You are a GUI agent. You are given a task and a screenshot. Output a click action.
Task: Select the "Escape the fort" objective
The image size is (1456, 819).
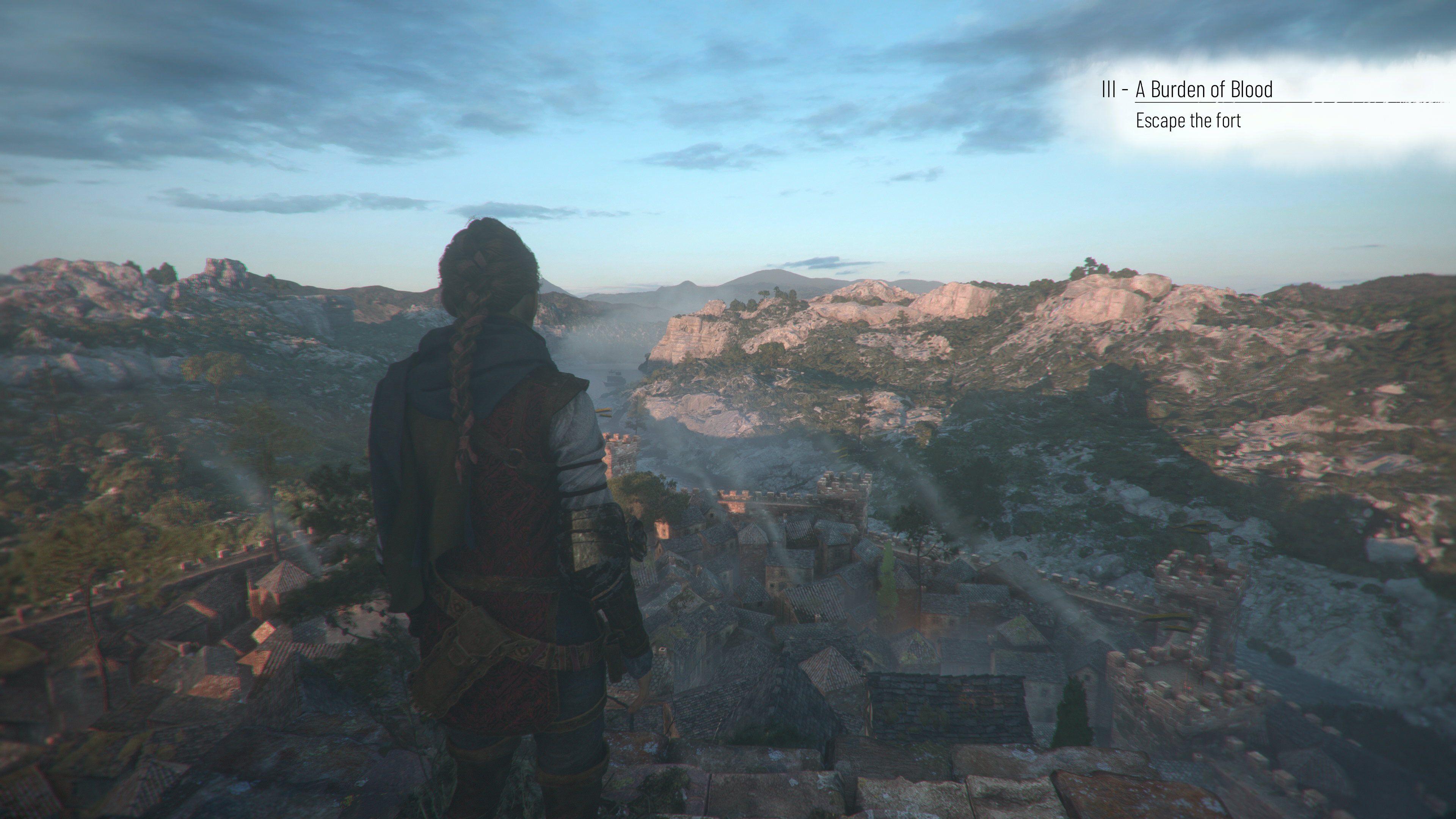(1188, 121)
